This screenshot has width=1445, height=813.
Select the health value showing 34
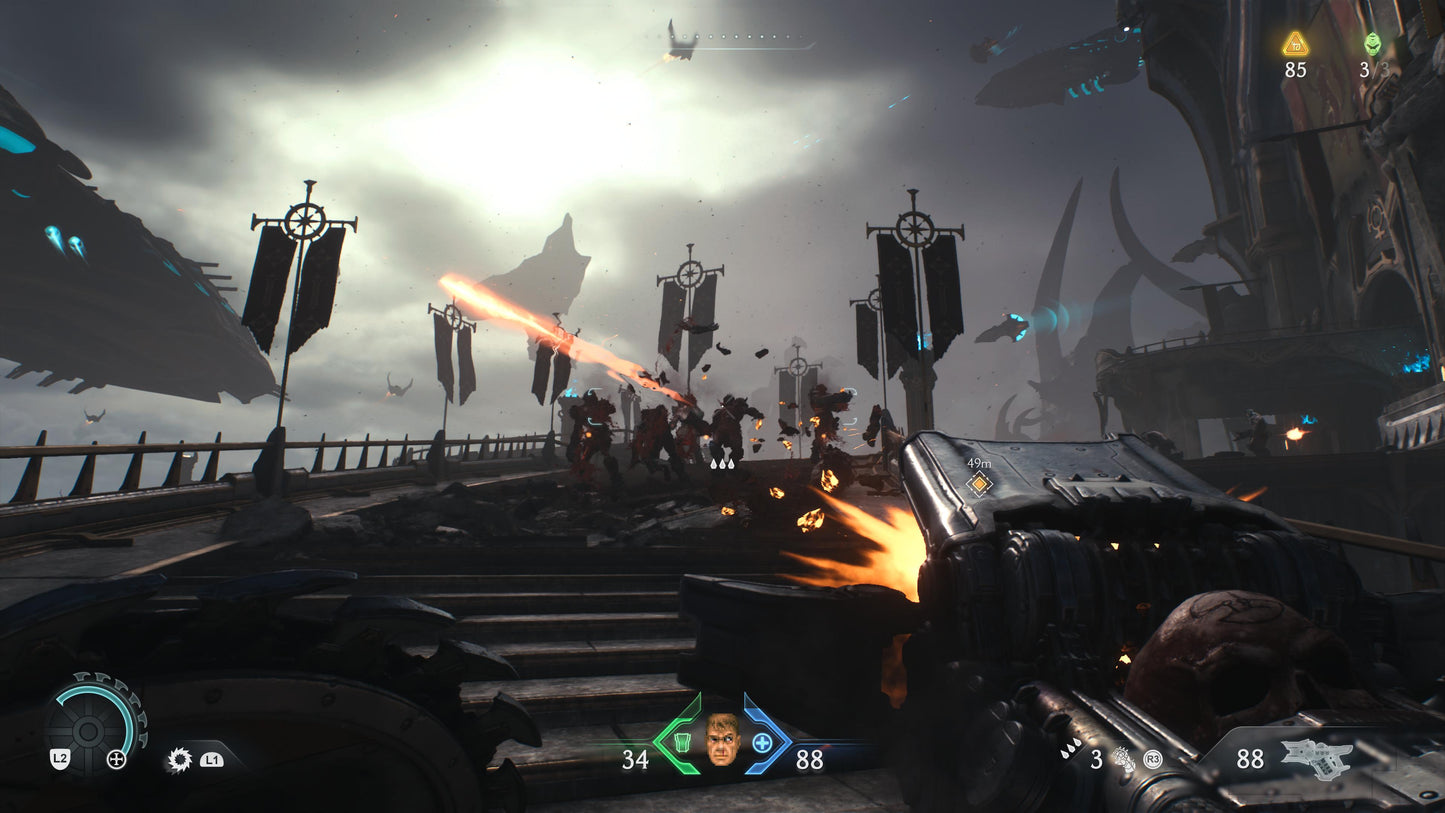(x=636, y=758)
